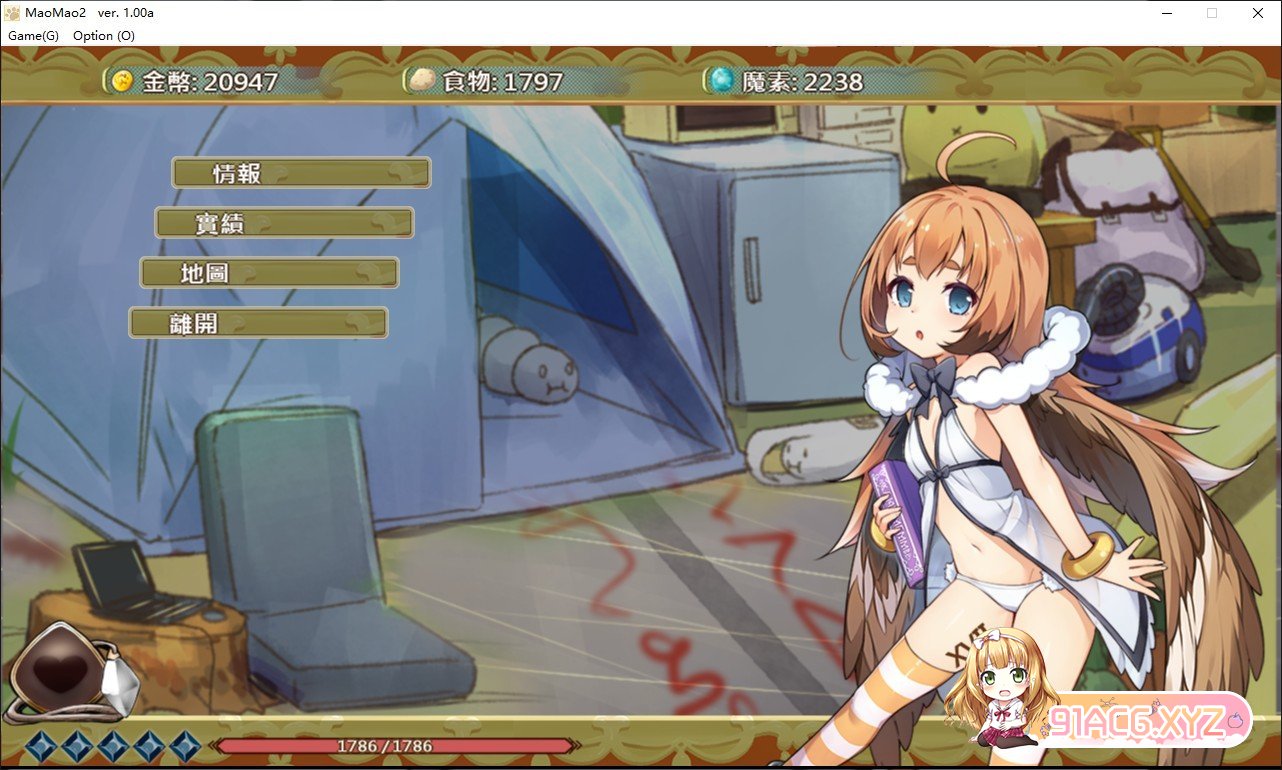The image size is (1282, 770).
Task: Open the Game(G) window menu
Action: 34,36
